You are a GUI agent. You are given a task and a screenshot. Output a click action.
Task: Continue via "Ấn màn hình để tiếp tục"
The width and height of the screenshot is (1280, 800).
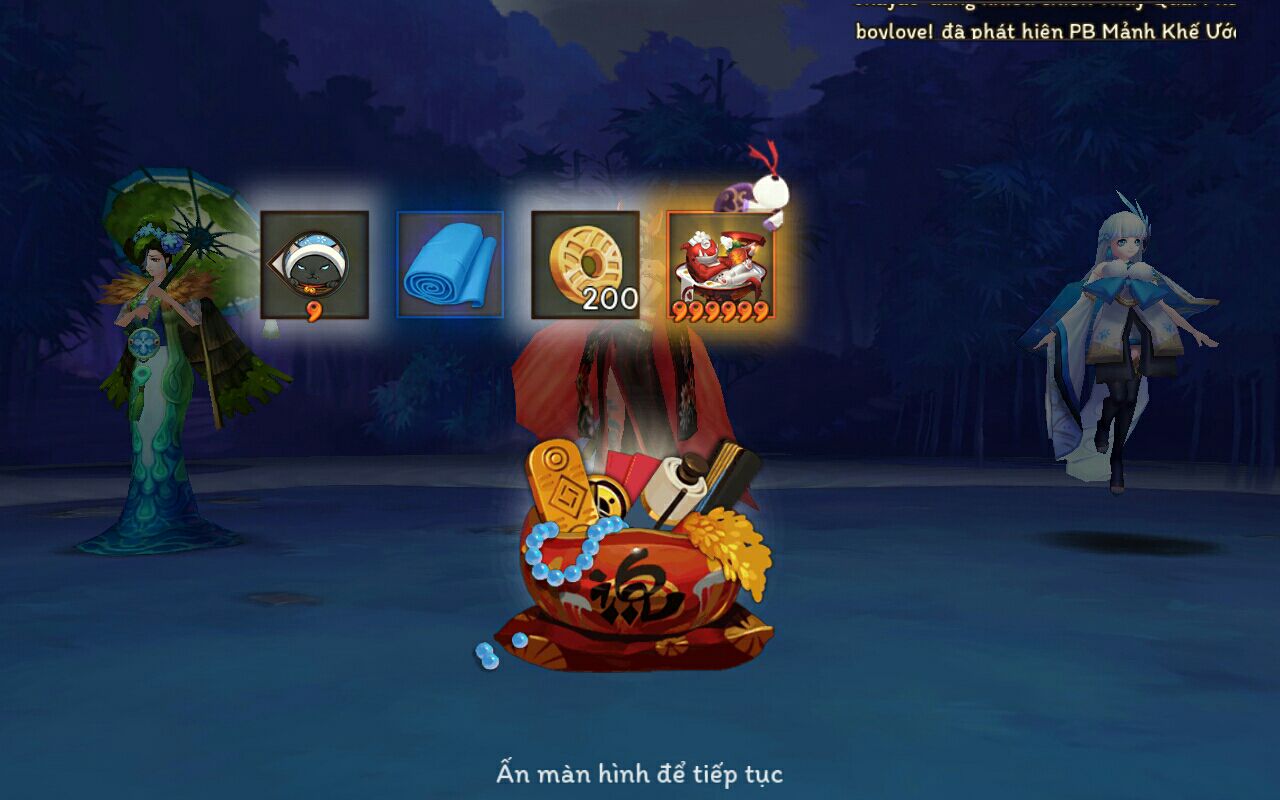click(639, 773)
